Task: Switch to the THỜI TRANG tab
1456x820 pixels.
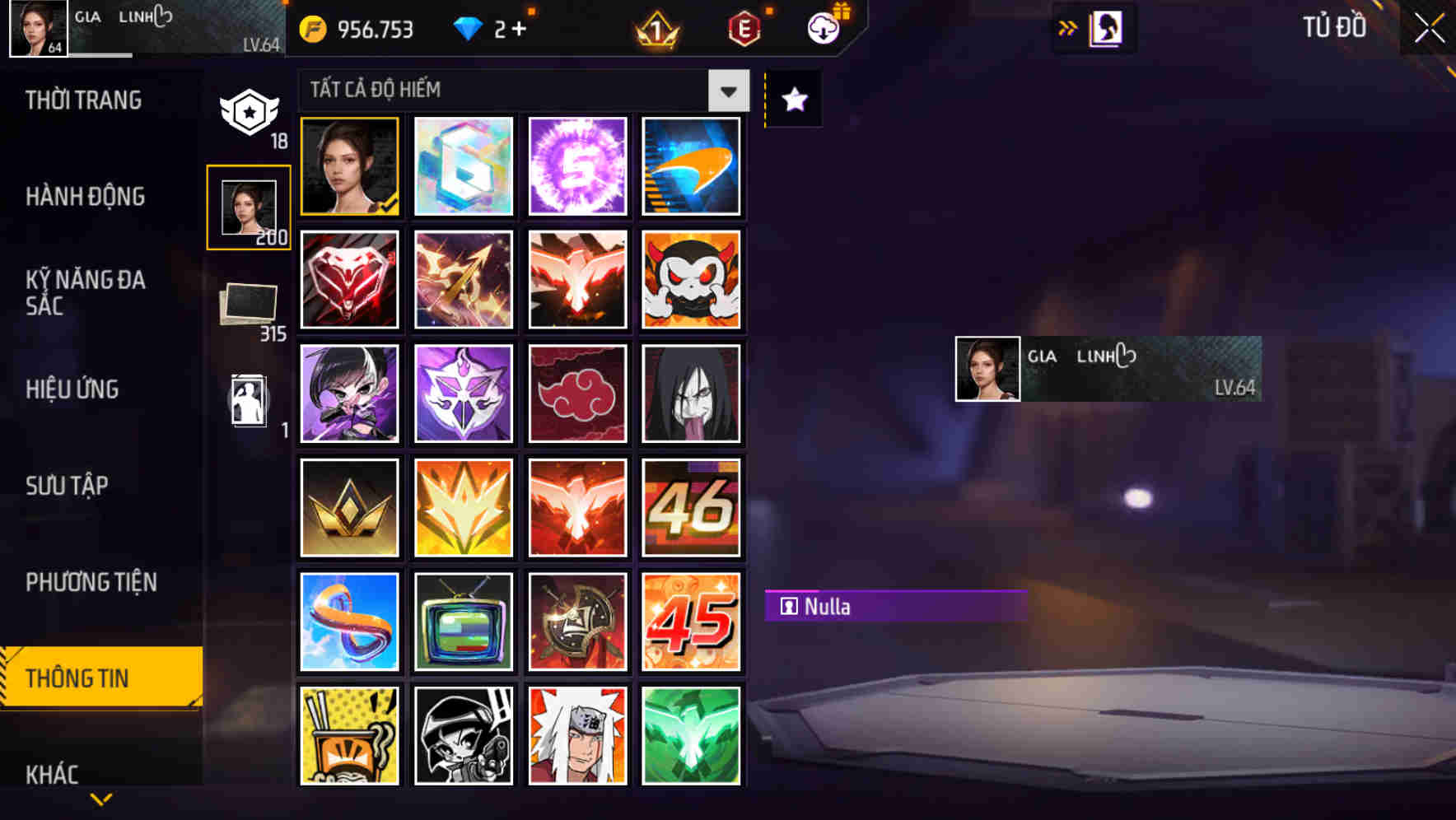Action: pos(82,100)
